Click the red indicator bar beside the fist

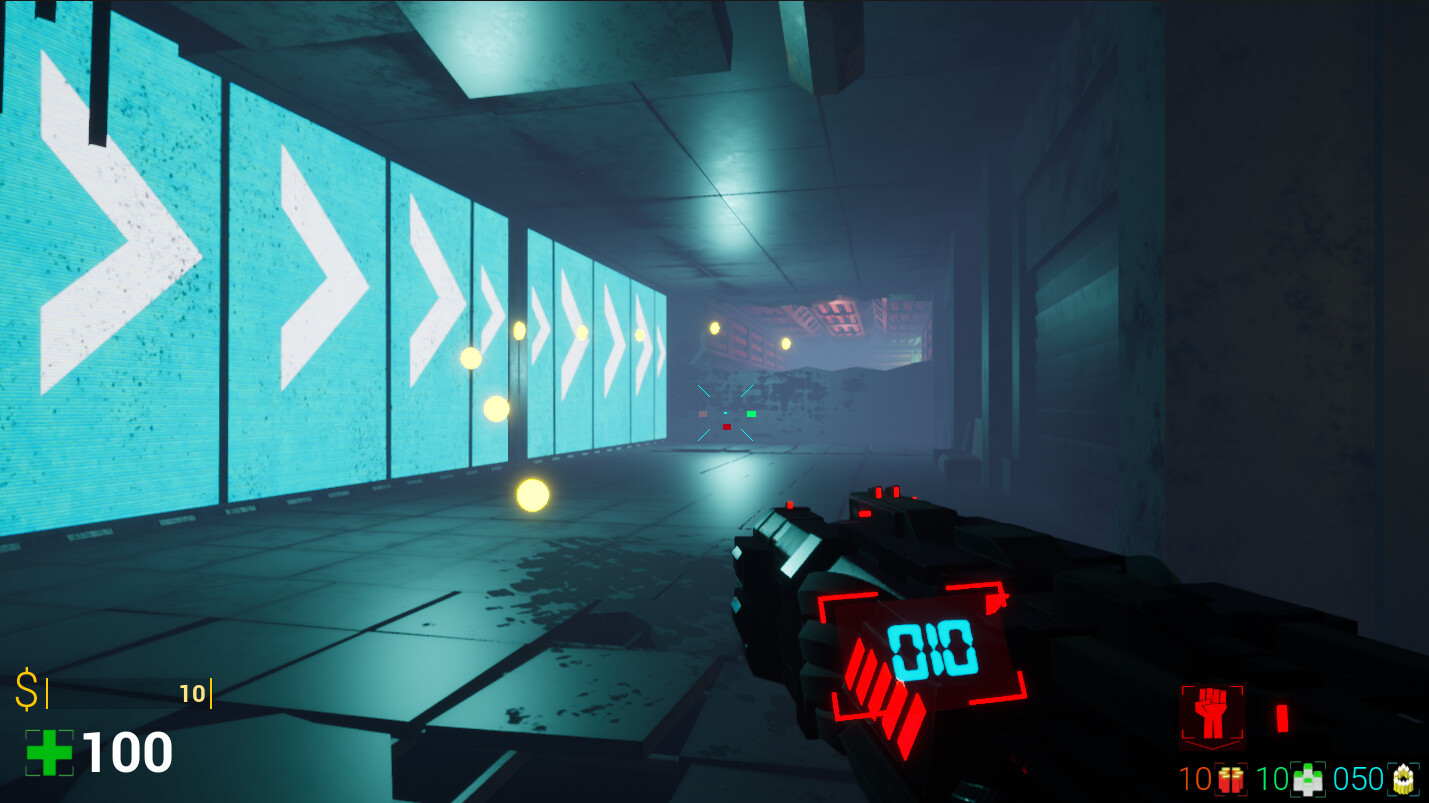tap(1282, 718)
